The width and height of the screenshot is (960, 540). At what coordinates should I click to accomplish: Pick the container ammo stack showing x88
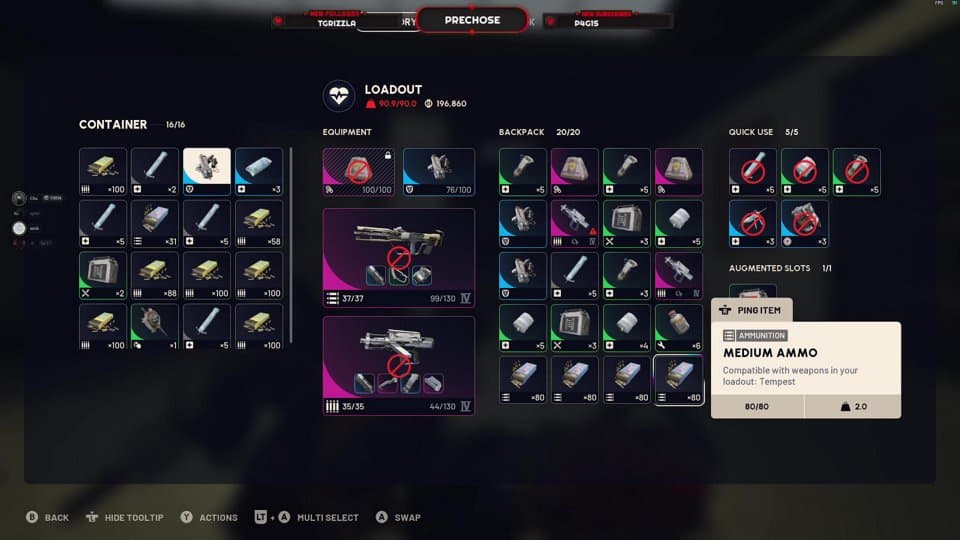tap(155, 276)
